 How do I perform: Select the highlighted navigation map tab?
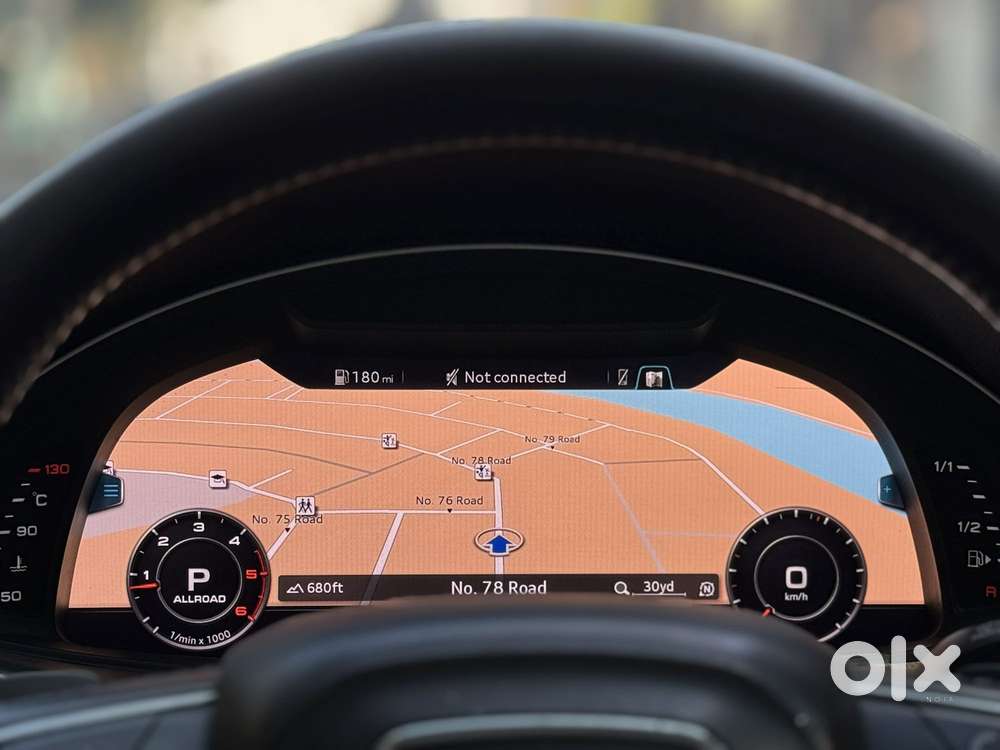point(654,378)
